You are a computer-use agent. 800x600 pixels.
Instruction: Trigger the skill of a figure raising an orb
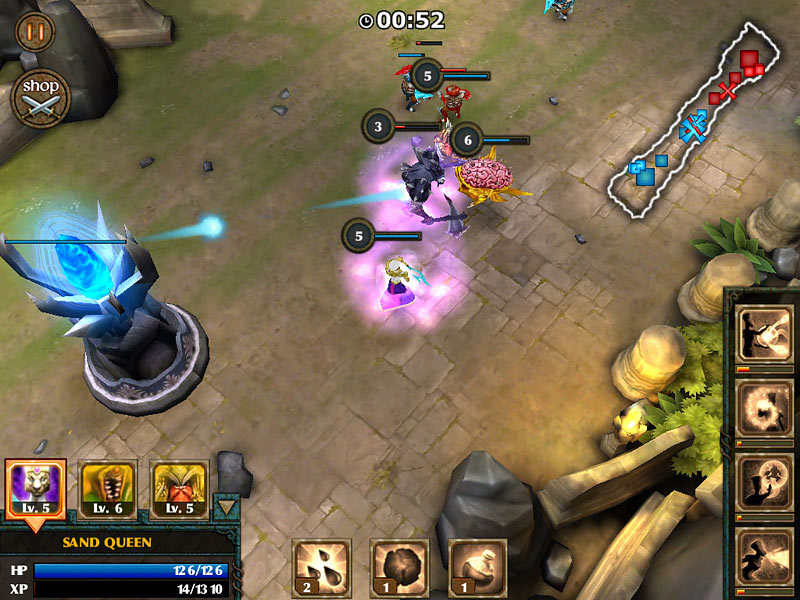tap(764, 483)
